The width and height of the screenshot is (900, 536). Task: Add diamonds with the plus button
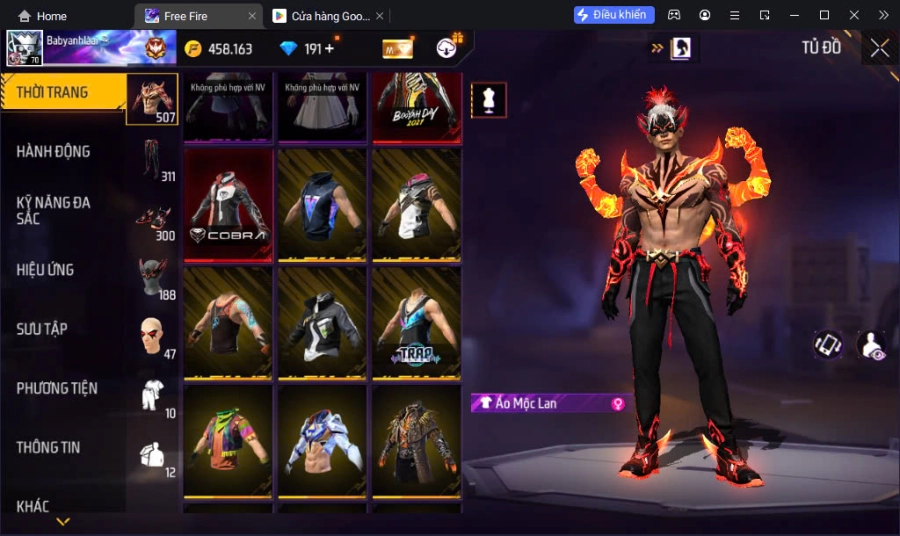pos(329,48)
